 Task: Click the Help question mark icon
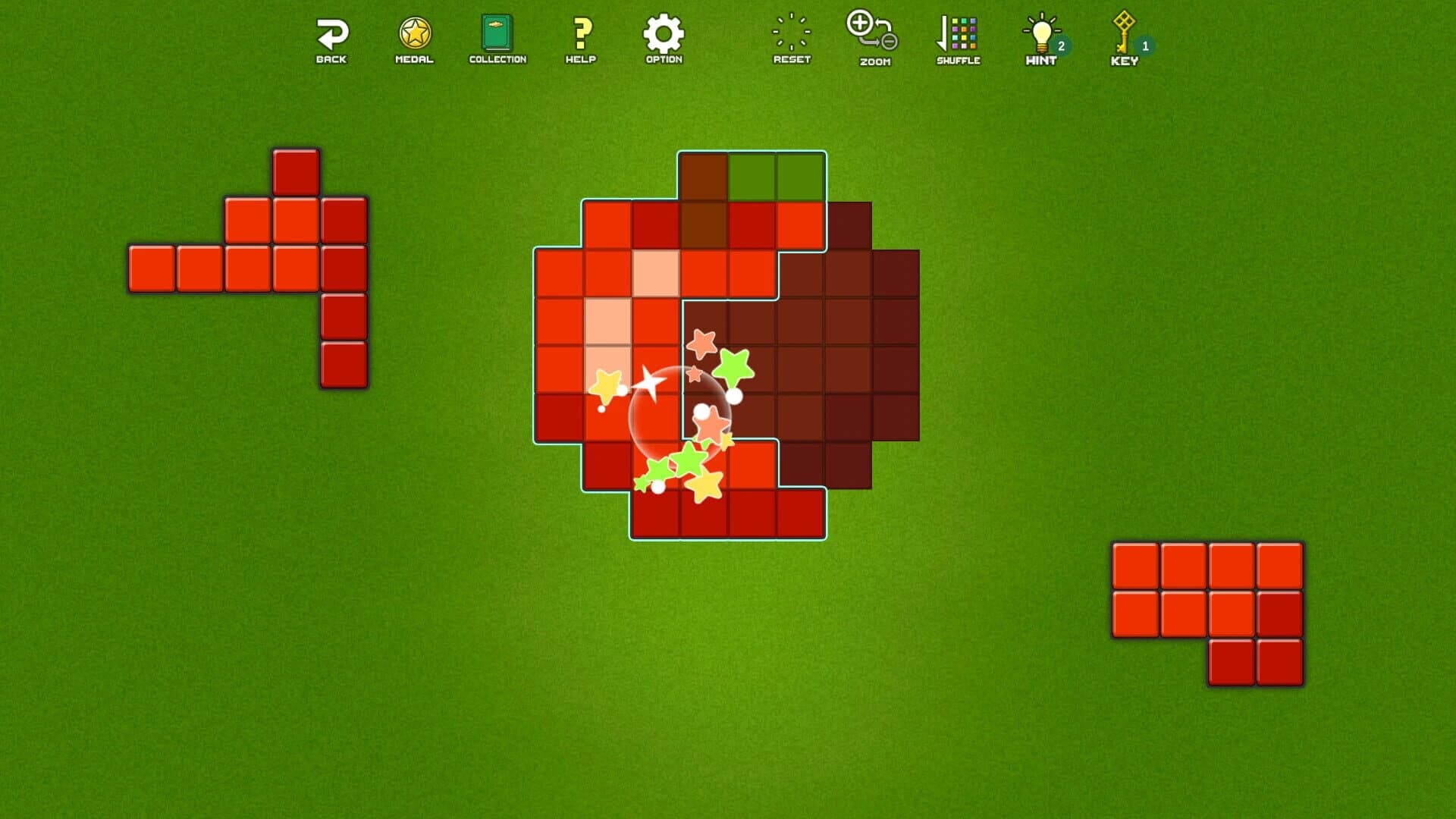[580, 32]
